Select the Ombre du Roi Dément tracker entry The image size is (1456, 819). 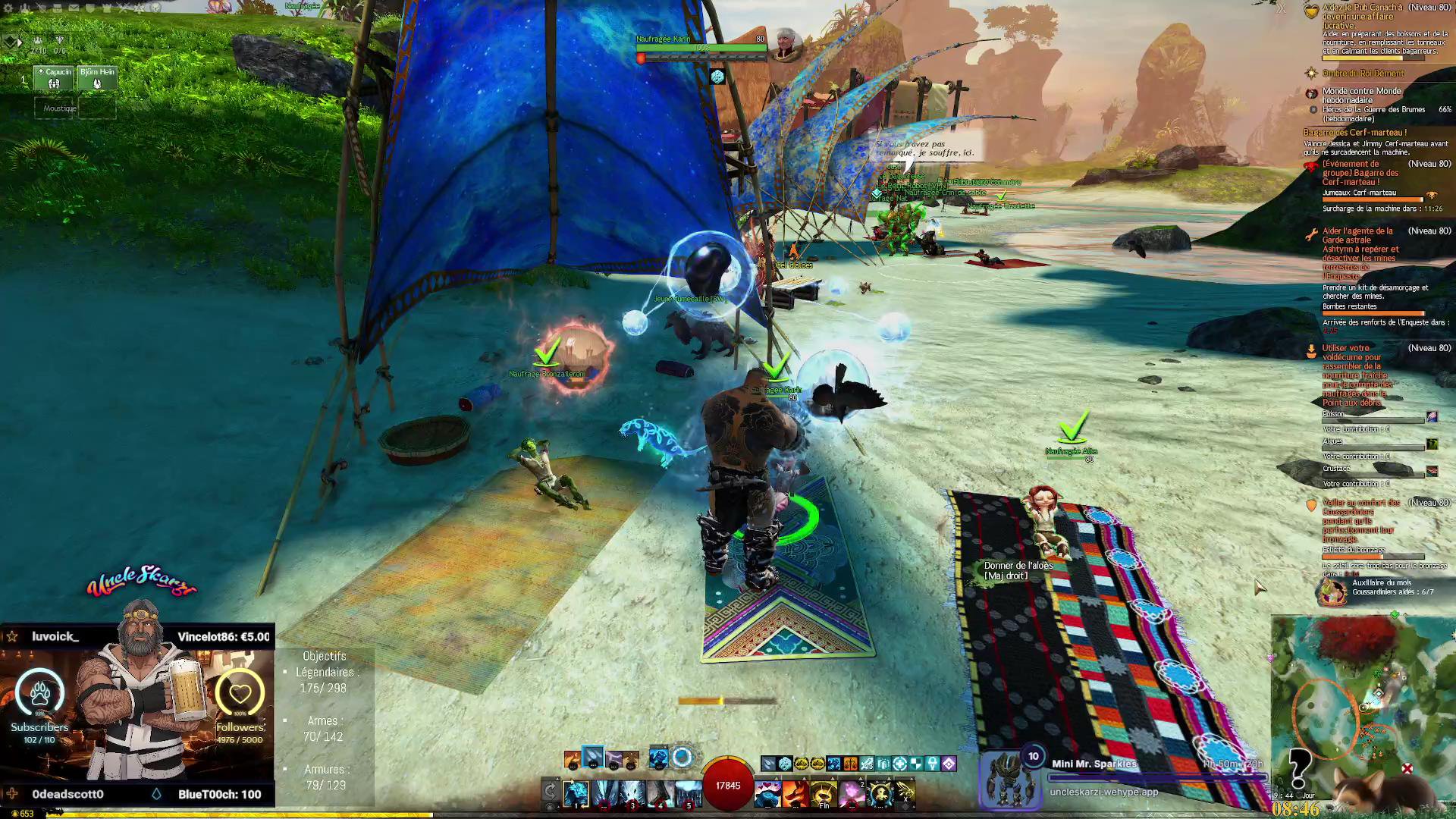(1363, 74)
